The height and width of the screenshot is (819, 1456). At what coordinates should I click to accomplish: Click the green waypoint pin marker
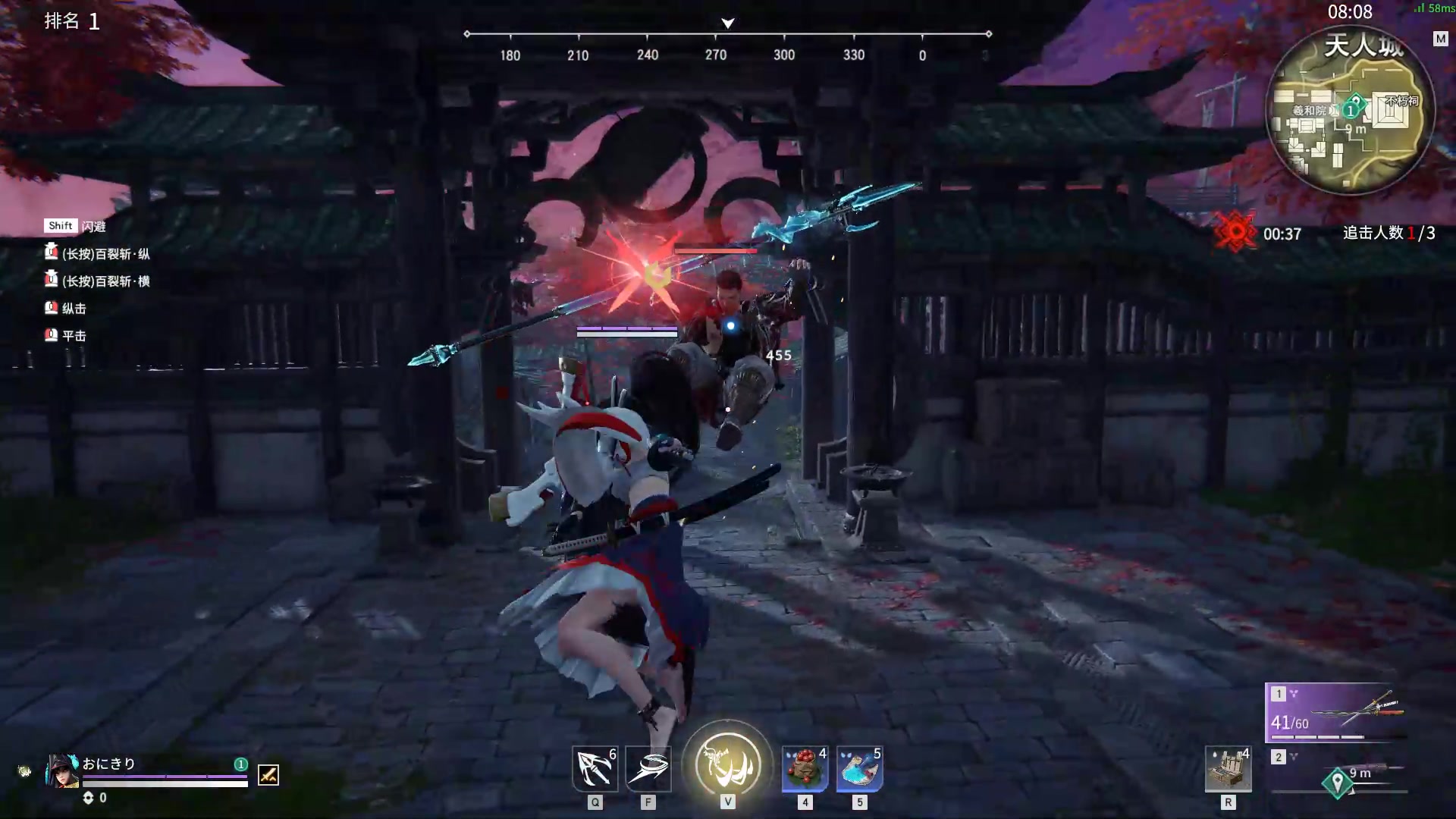point(1338,782)
